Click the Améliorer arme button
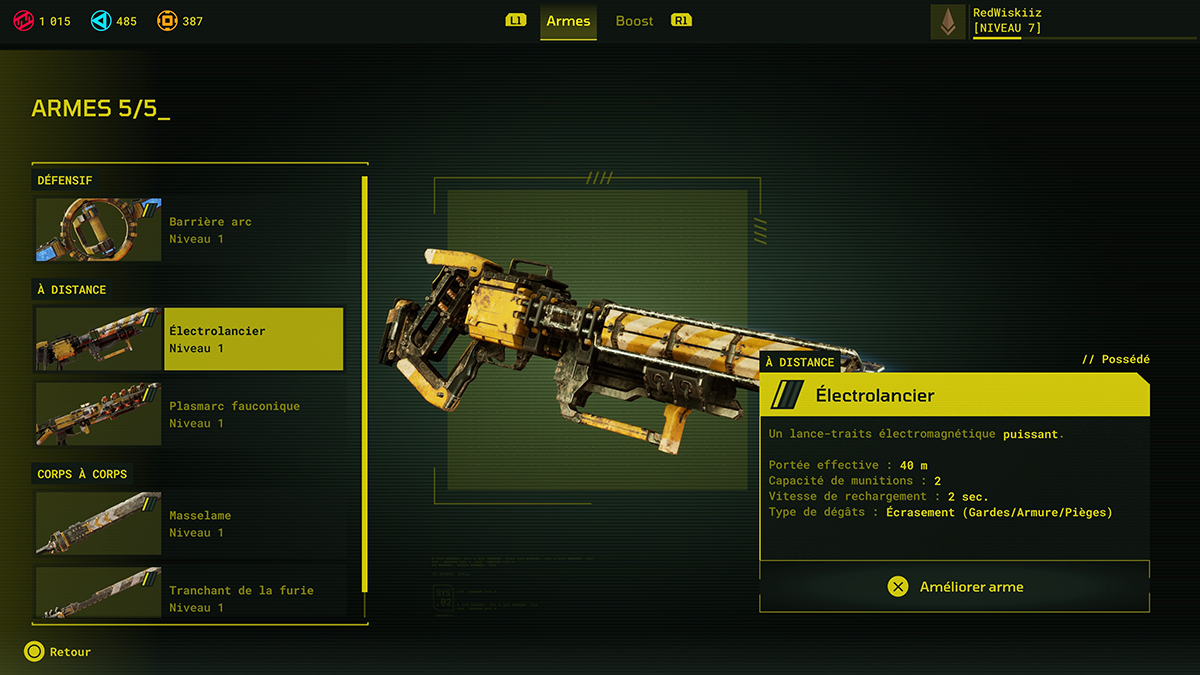 pyautogui.click(x=955, y=587)
